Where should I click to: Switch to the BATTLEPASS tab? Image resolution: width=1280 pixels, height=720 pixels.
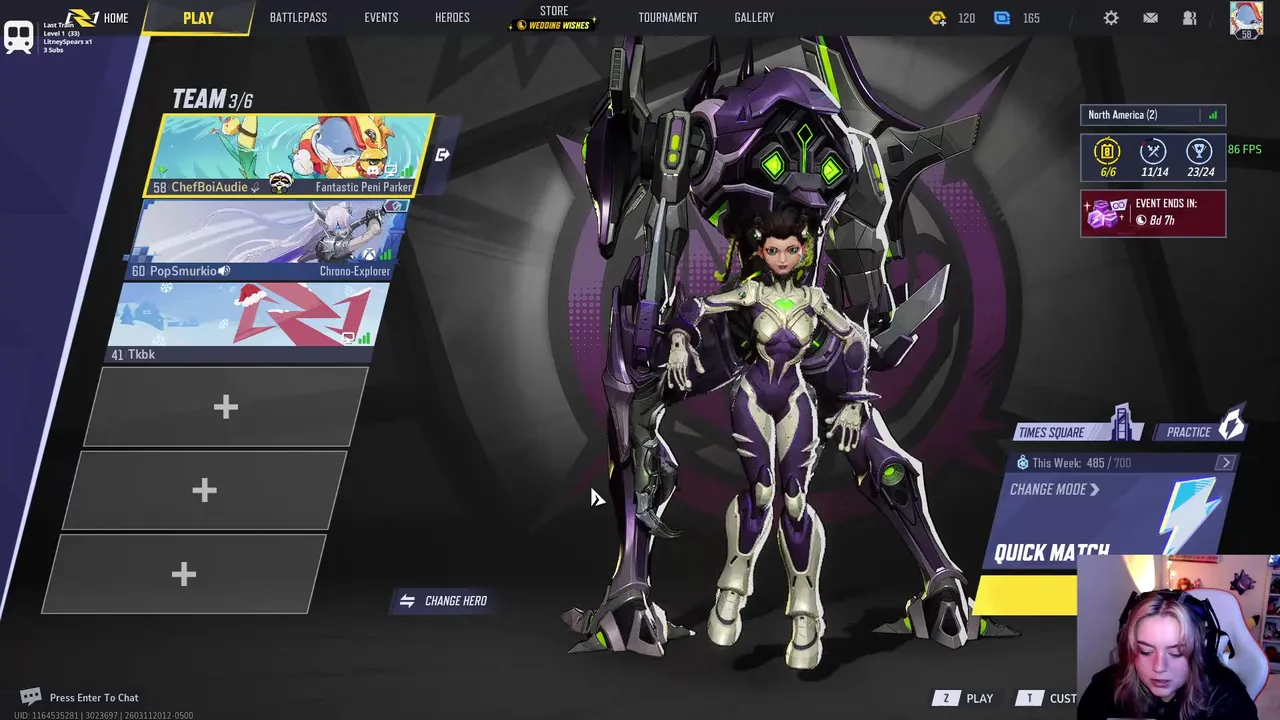pyautogui.click(x=298, y=18)
